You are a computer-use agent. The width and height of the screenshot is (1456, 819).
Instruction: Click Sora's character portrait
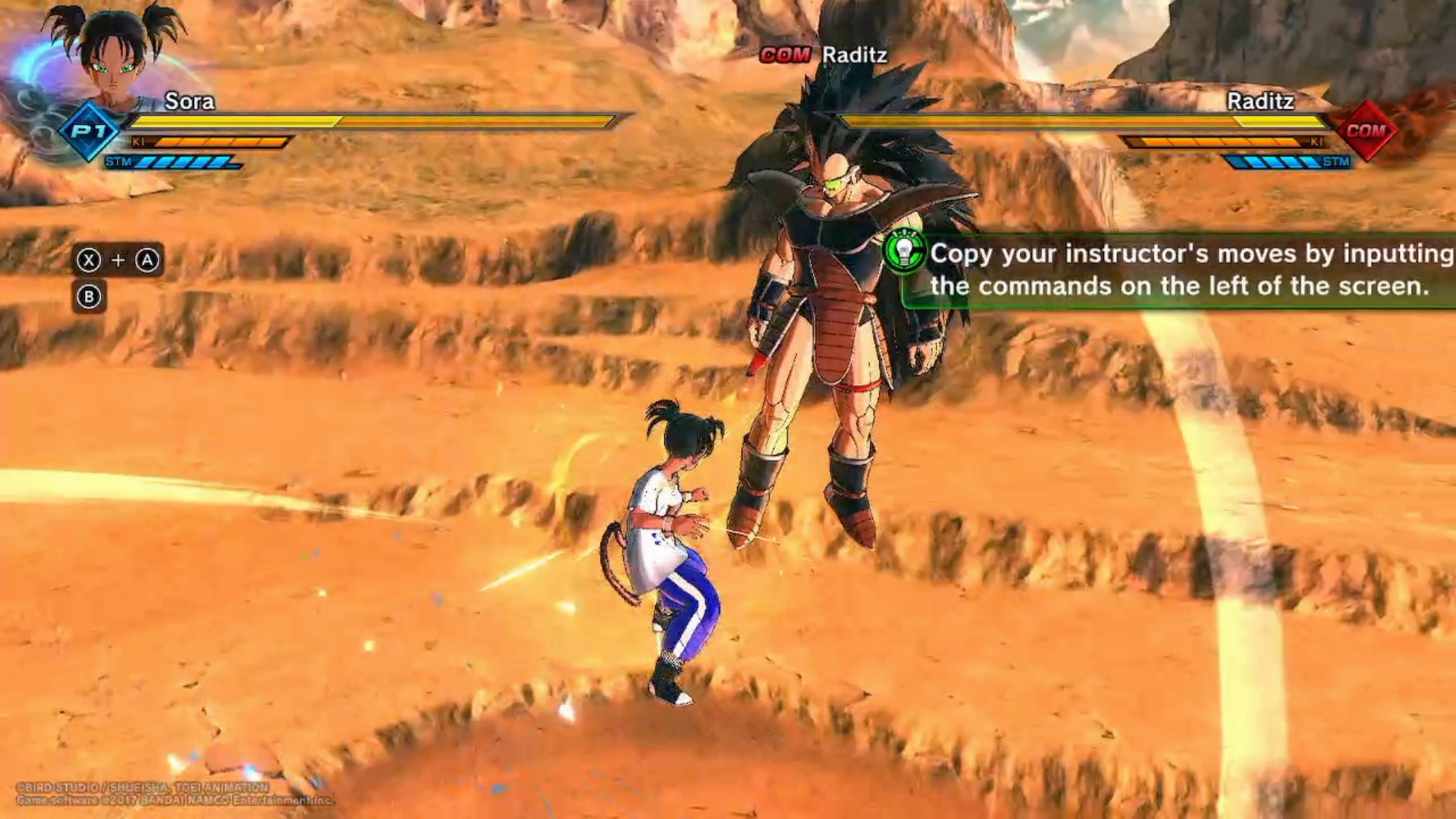pyautogui.click(x=115, y=57)
